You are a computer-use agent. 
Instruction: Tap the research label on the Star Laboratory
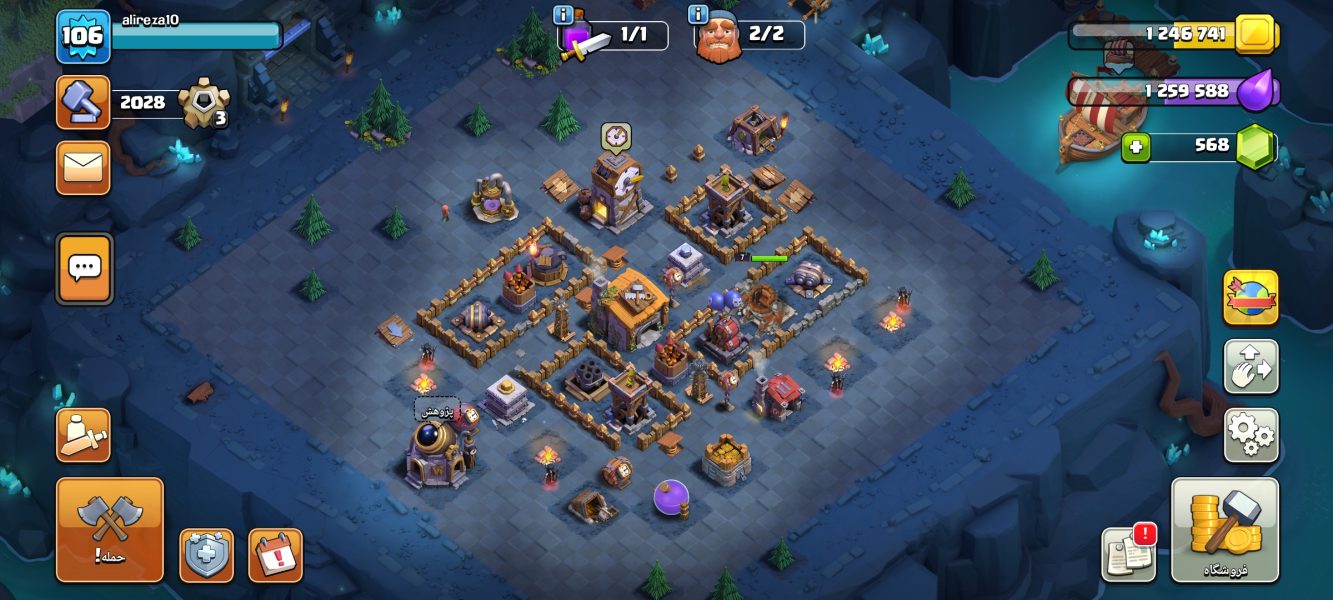tap(437, 410)
